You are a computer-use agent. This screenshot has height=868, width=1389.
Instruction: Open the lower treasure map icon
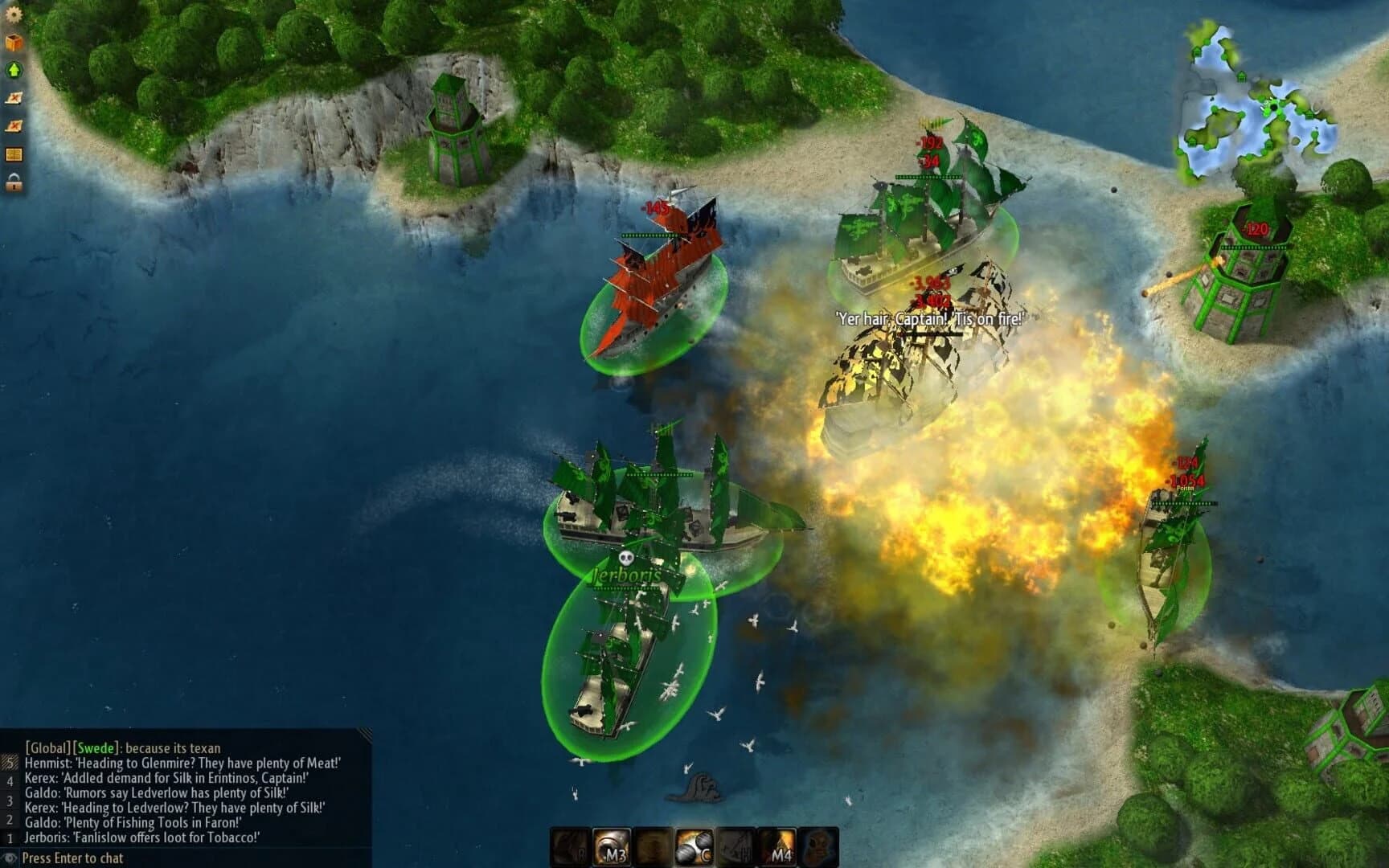pos(13,125)
